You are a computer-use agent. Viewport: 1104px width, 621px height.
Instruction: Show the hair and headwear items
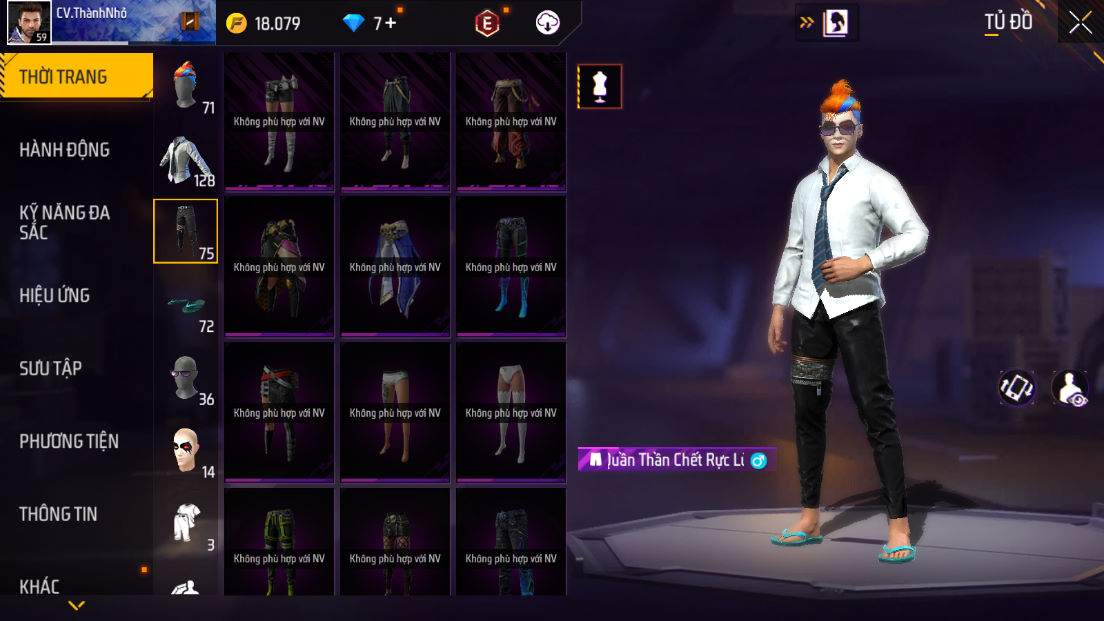(x=185, y=85)
